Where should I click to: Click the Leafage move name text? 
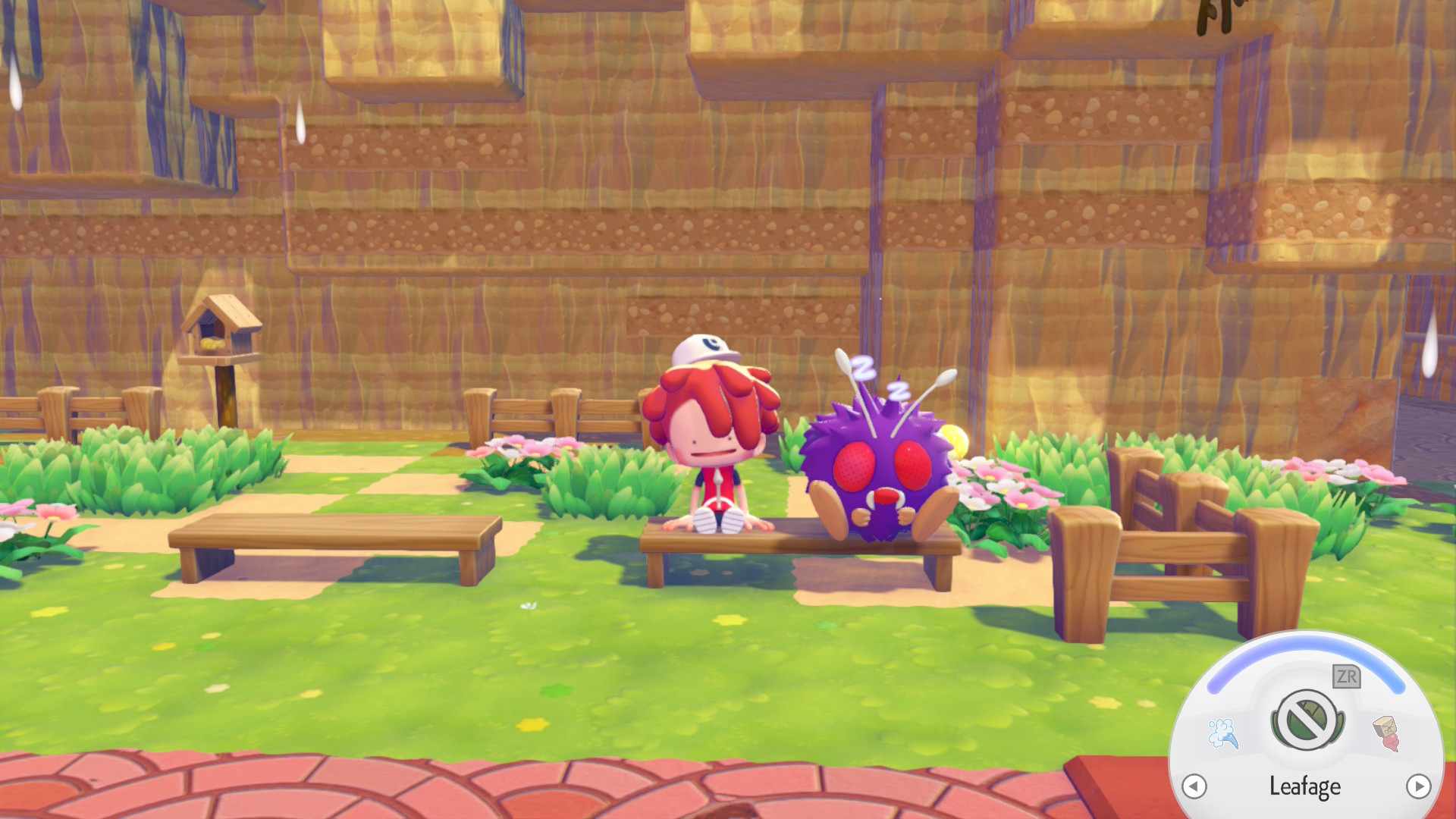pyautogui.click(x=1305, y=786)
